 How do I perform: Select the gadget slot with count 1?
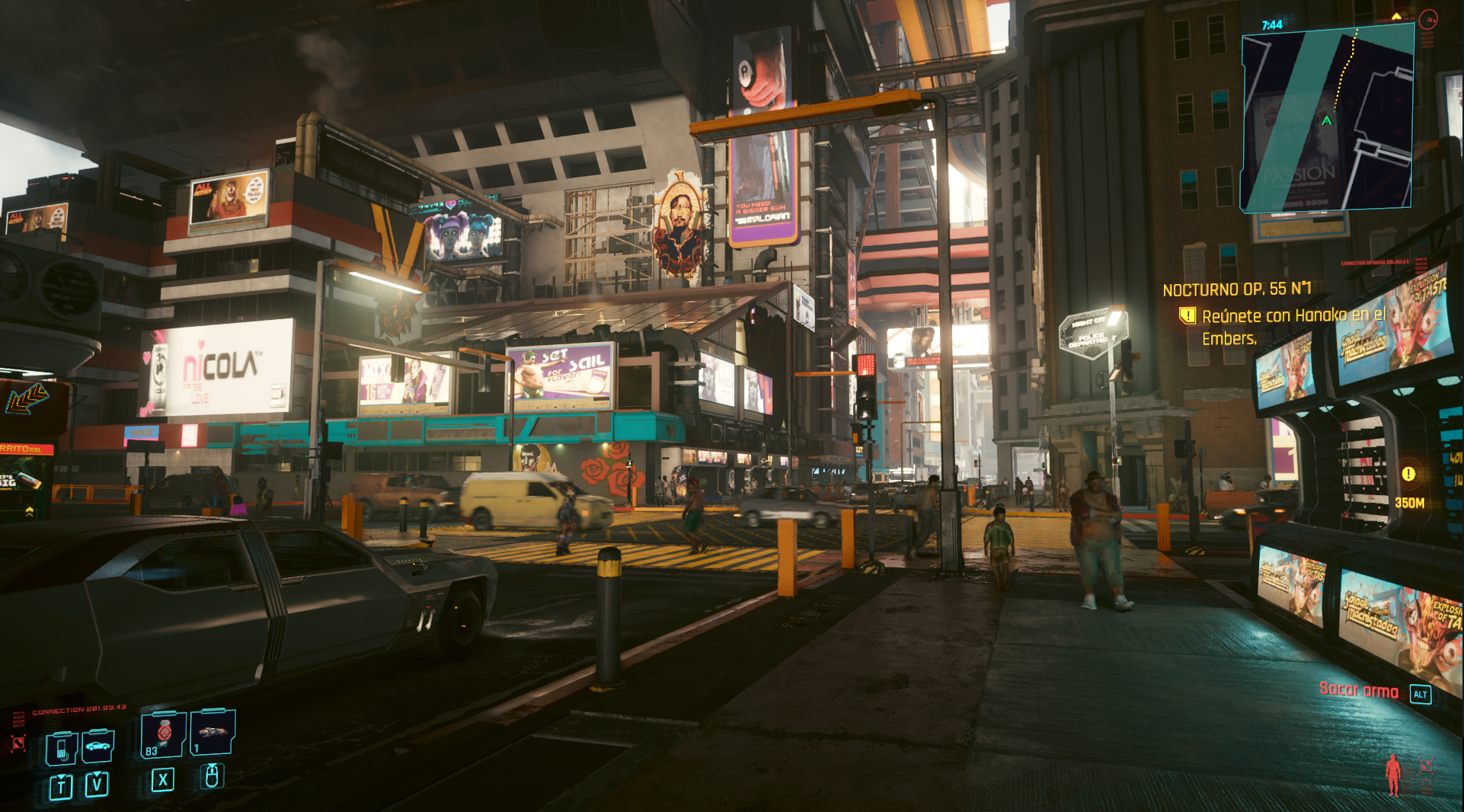(213, 733)
